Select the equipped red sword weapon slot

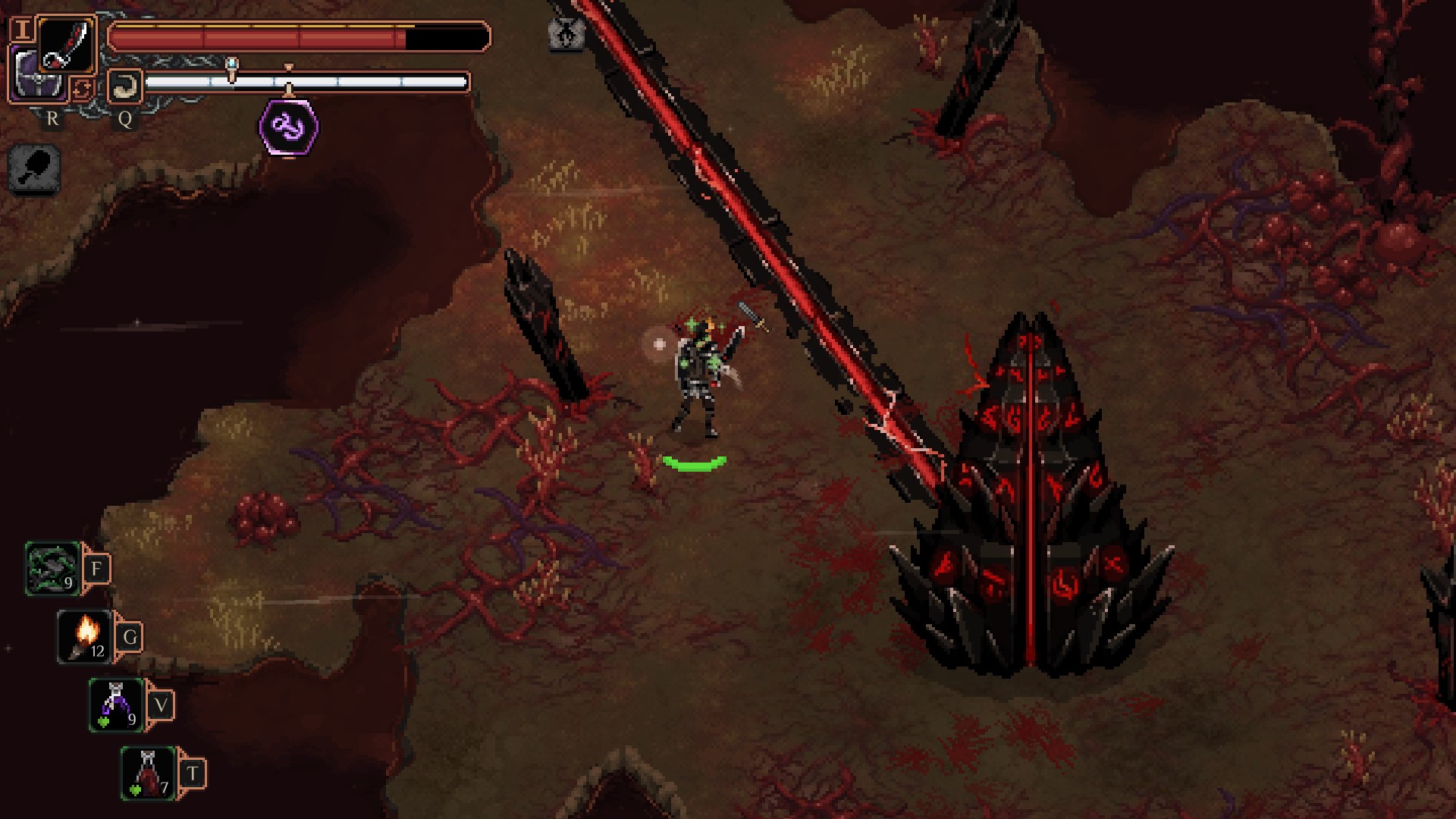pyautogui.click(x=67, y=44)
